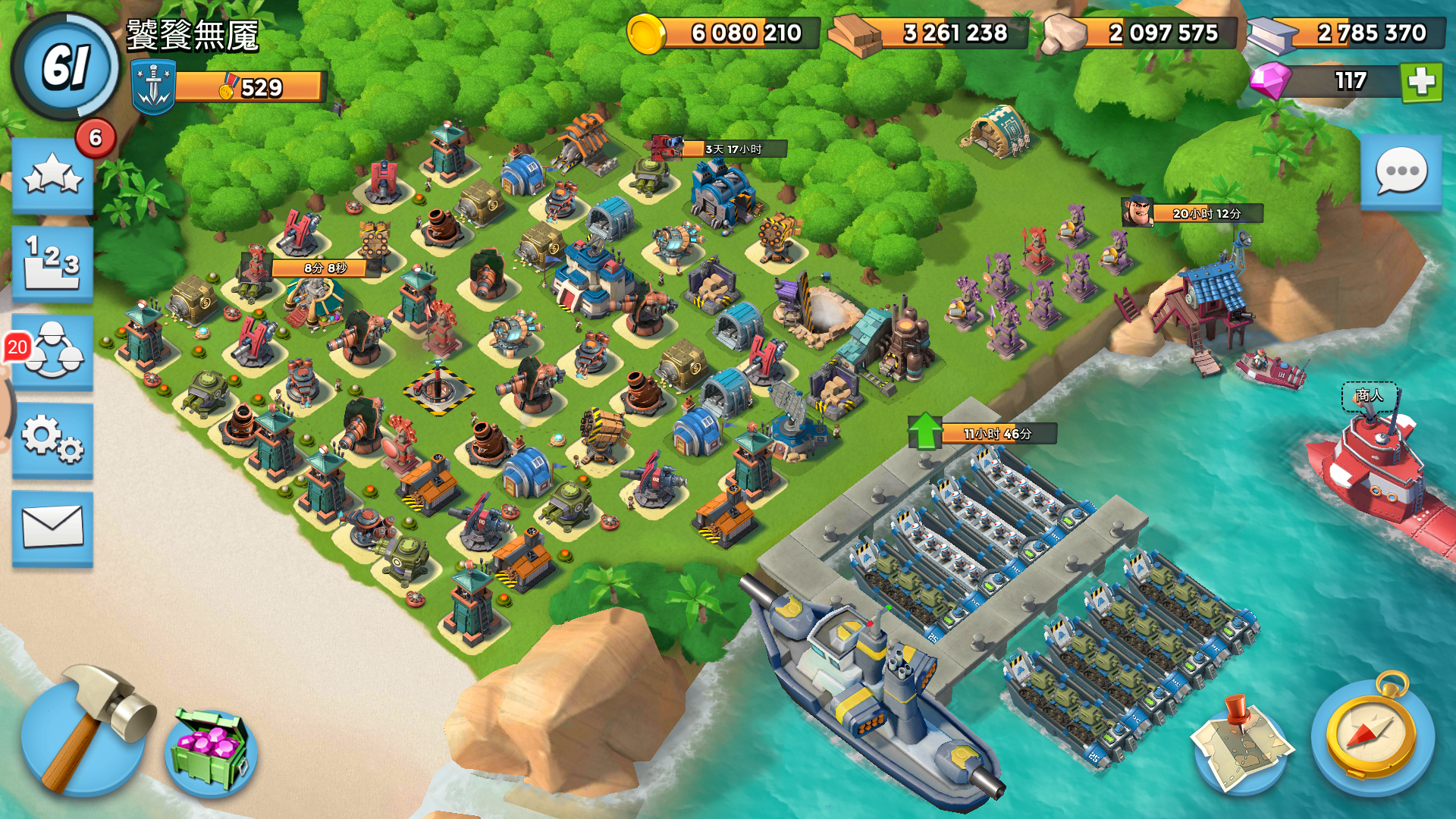The image size is (1456, 819).
Task: Tap the 商人 trader boat label
Action: [1369, 395]
